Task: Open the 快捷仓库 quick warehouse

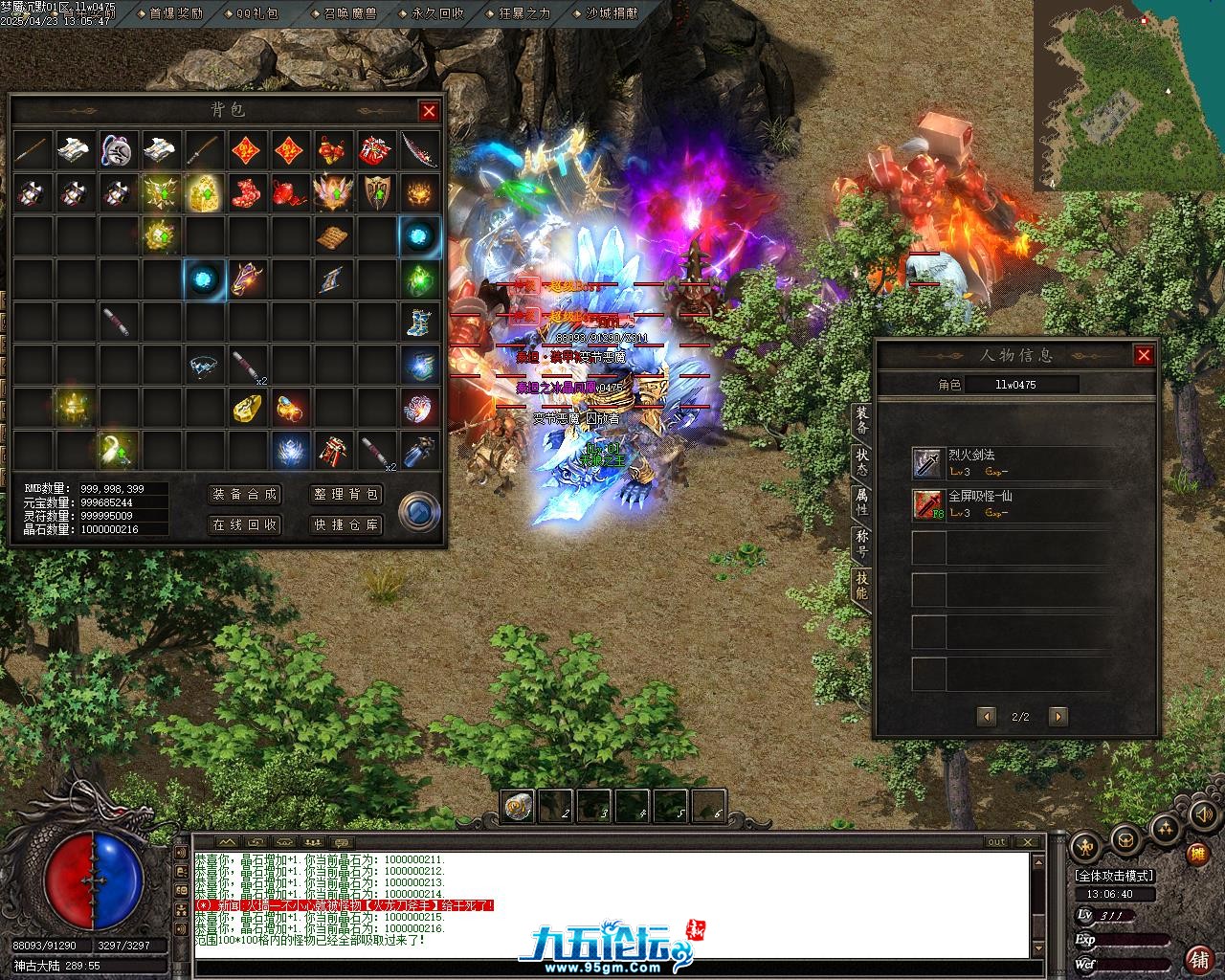Action: click(346, 524)
